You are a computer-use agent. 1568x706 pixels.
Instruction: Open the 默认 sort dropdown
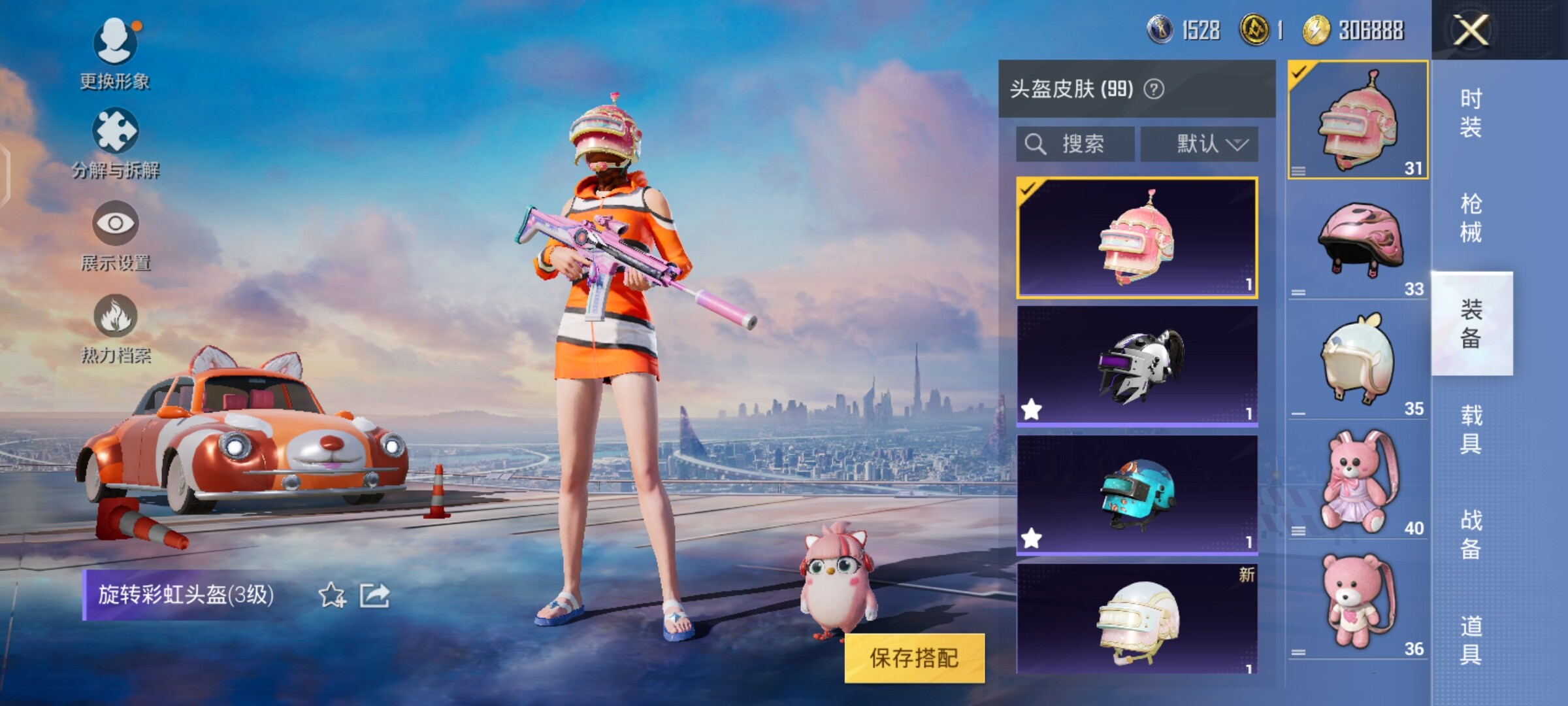1200,144
